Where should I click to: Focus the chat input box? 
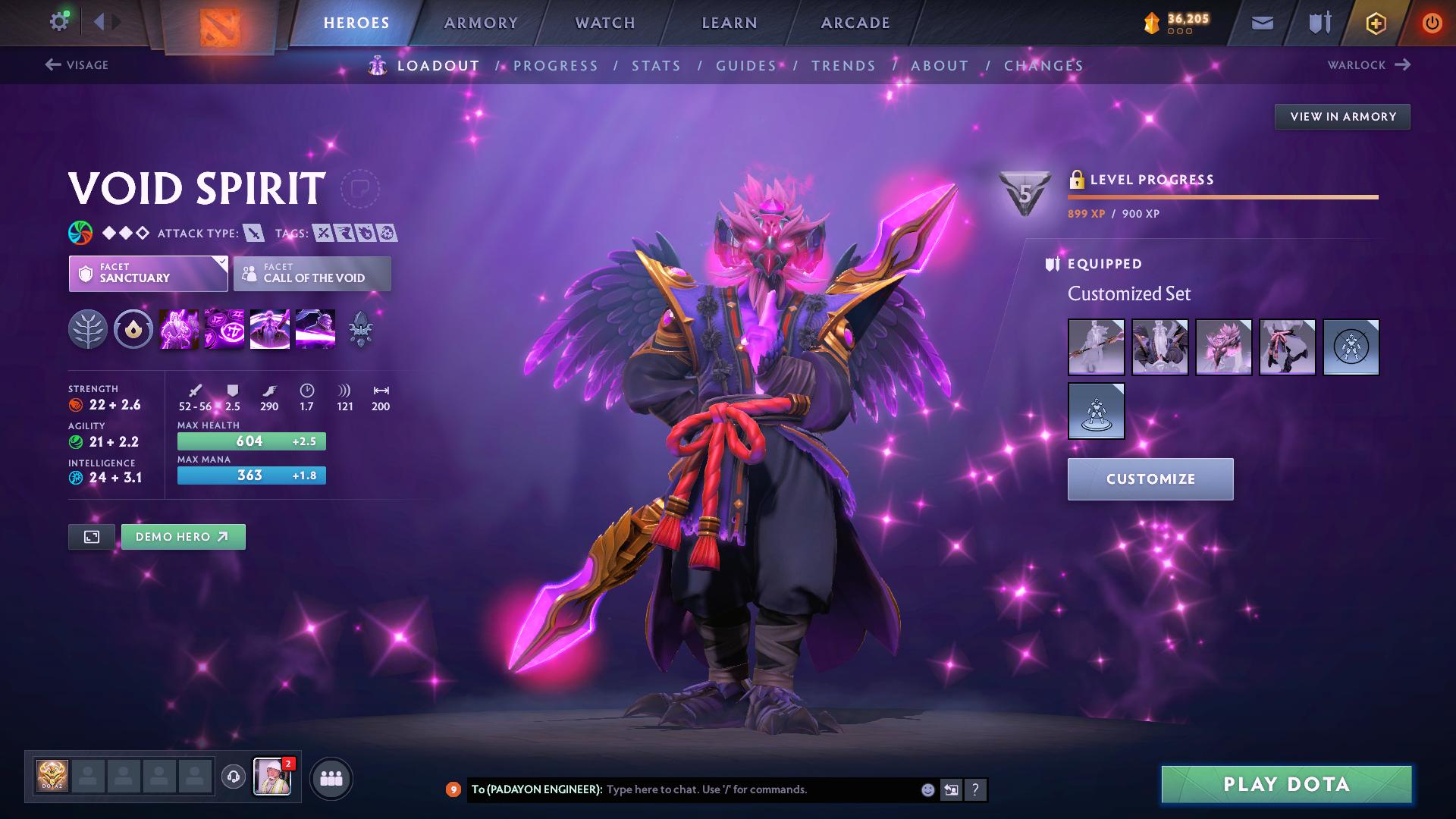point(758,789)
